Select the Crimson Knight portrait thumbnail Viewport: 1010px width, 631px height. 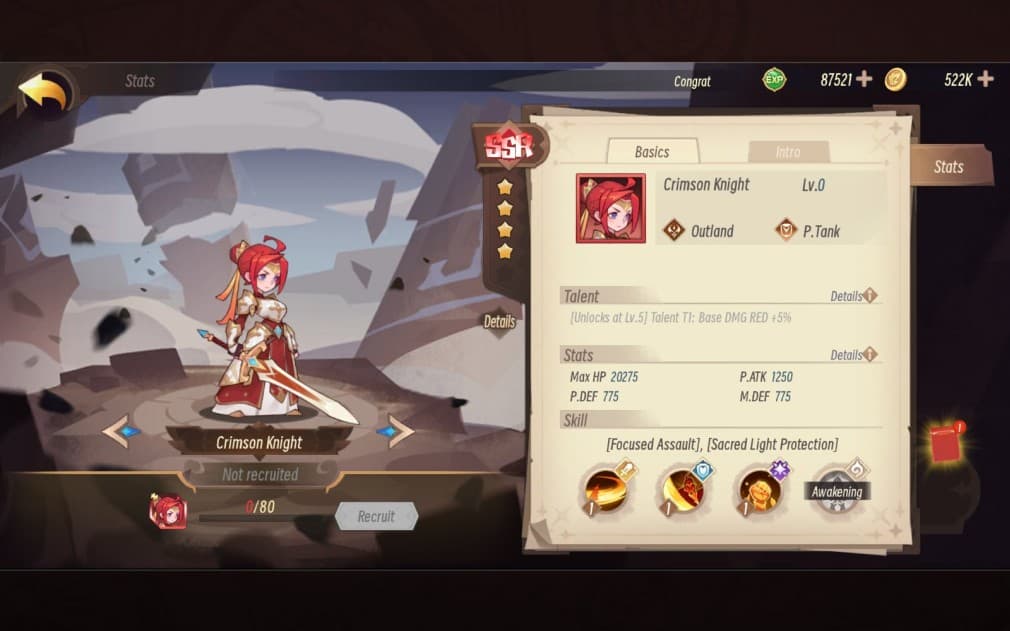point(610,208)
